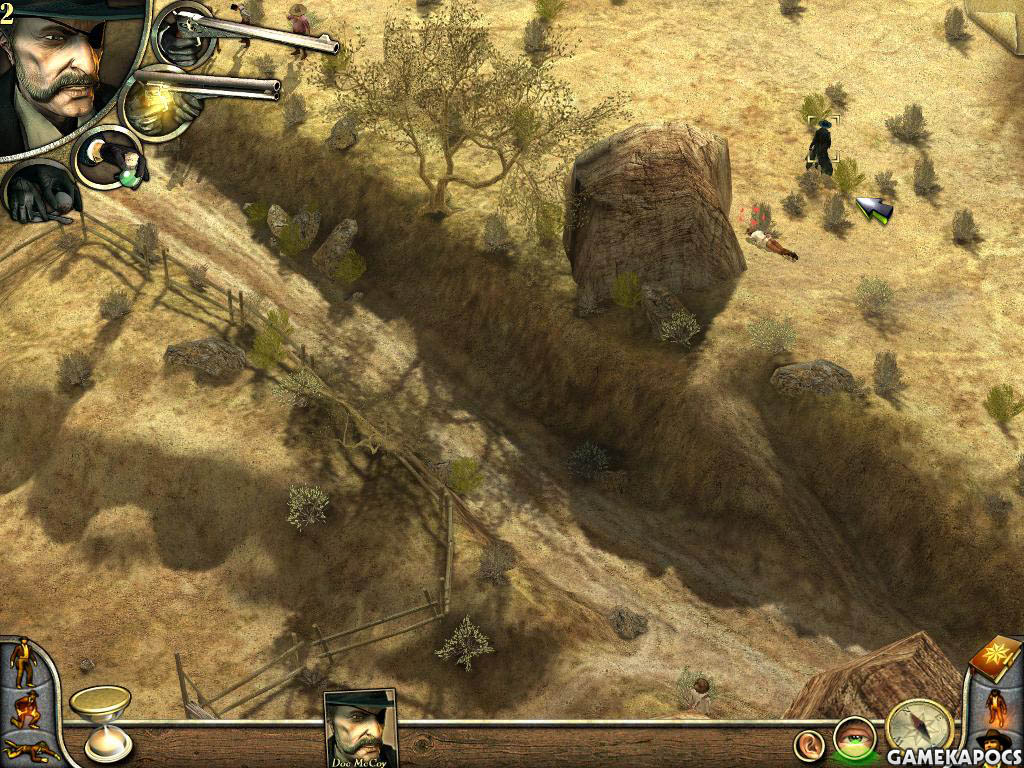Screen dimensions: 1024x768
Task: Select the gloved hand ability icon
Action: [x=40, y=192]
